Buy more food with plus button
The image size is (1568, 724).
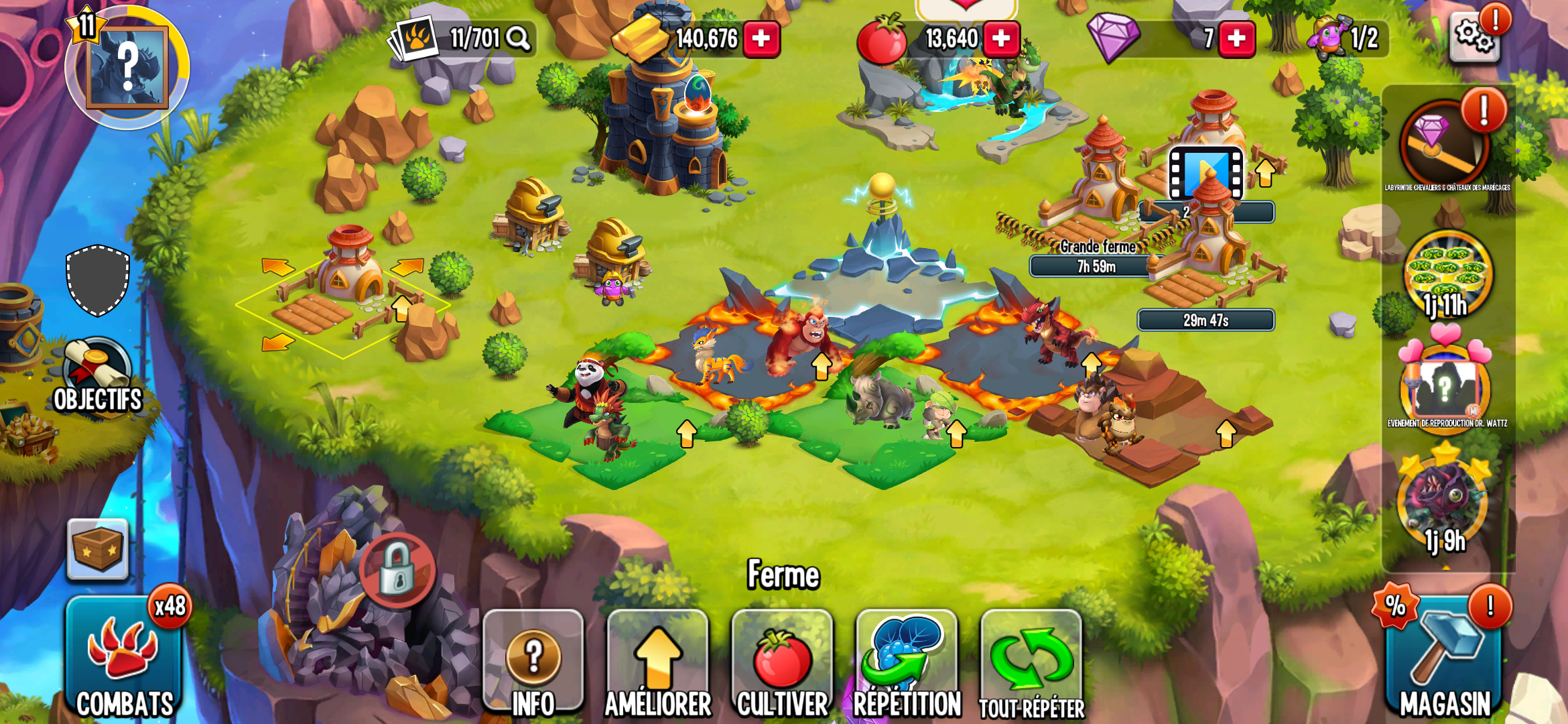[1001, 39]
